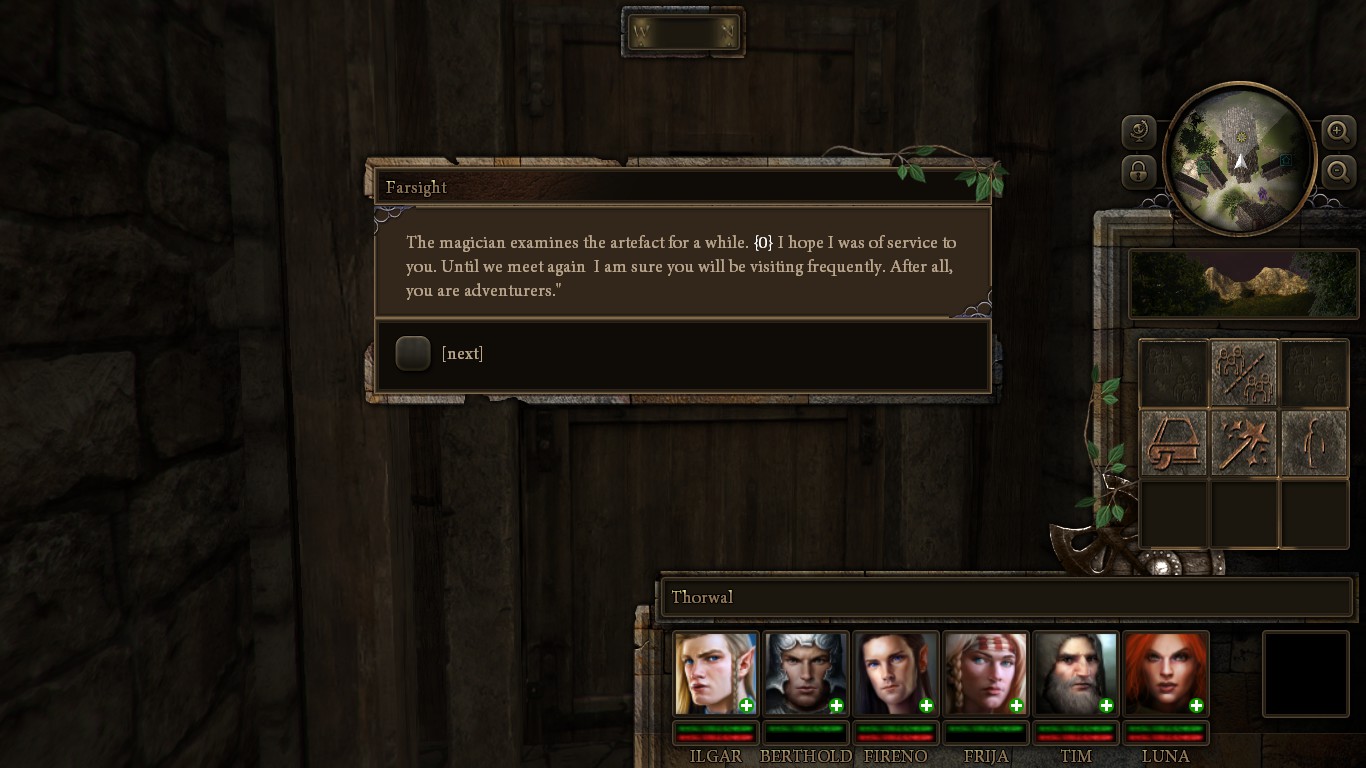
Task: Select Frija's portrait
Action: (986, 673)
